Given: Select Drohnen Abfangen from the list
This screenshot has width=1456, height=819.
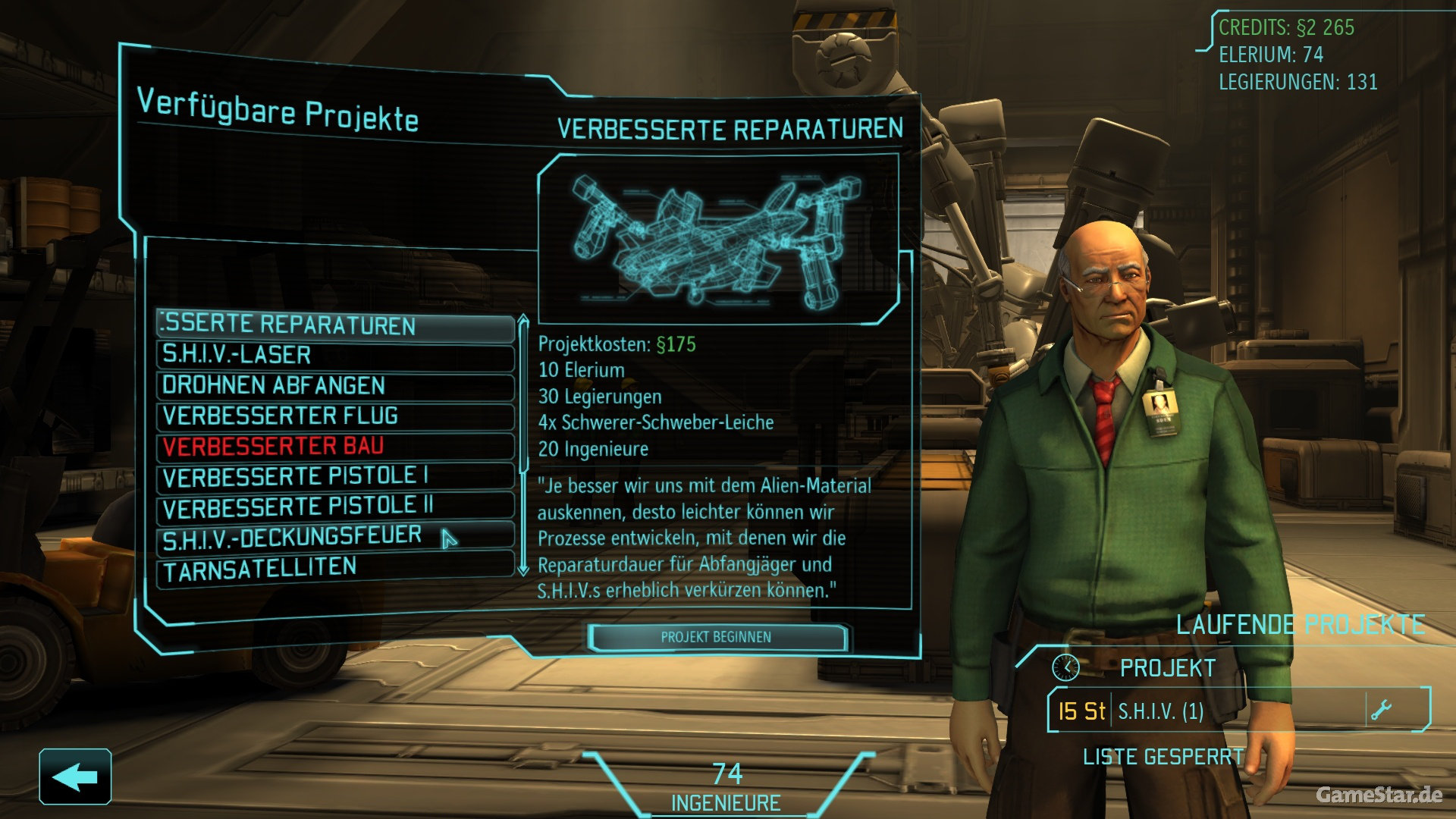Looking at the screenshot, I should point(334,386).
